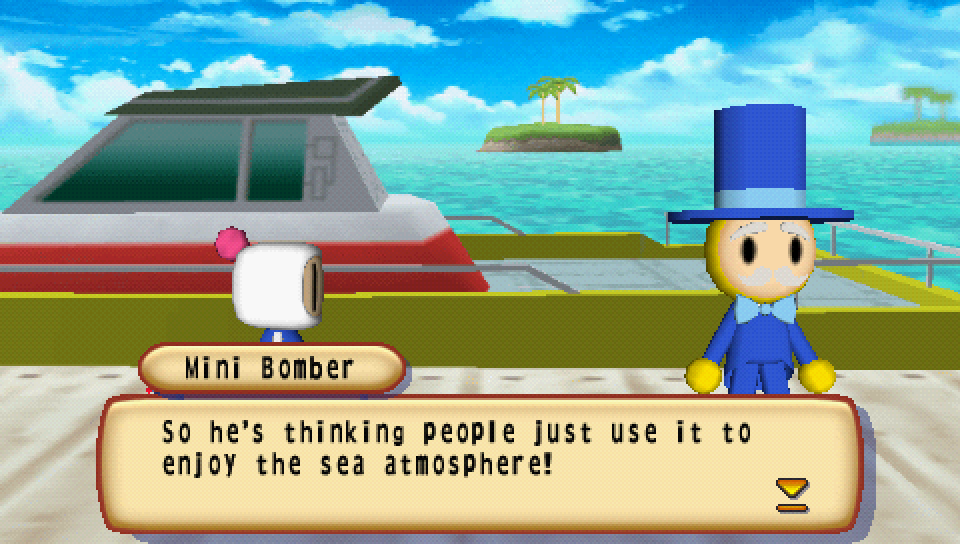The image size is (960, 544).
Task: Click the dialogue text box to continue
Action: 480,462
